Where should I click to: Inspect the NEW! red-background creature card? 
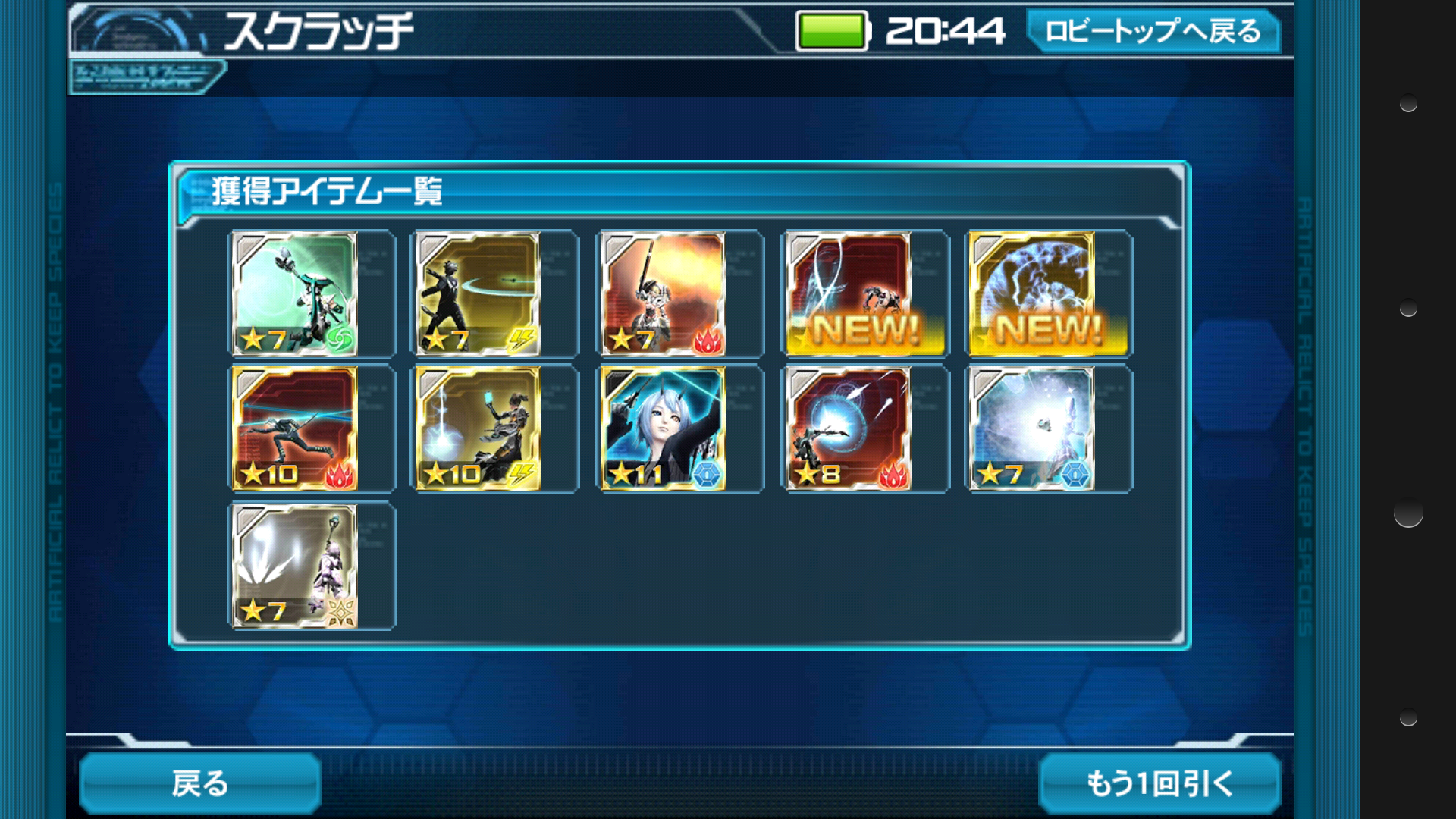[x=849, y=294]
